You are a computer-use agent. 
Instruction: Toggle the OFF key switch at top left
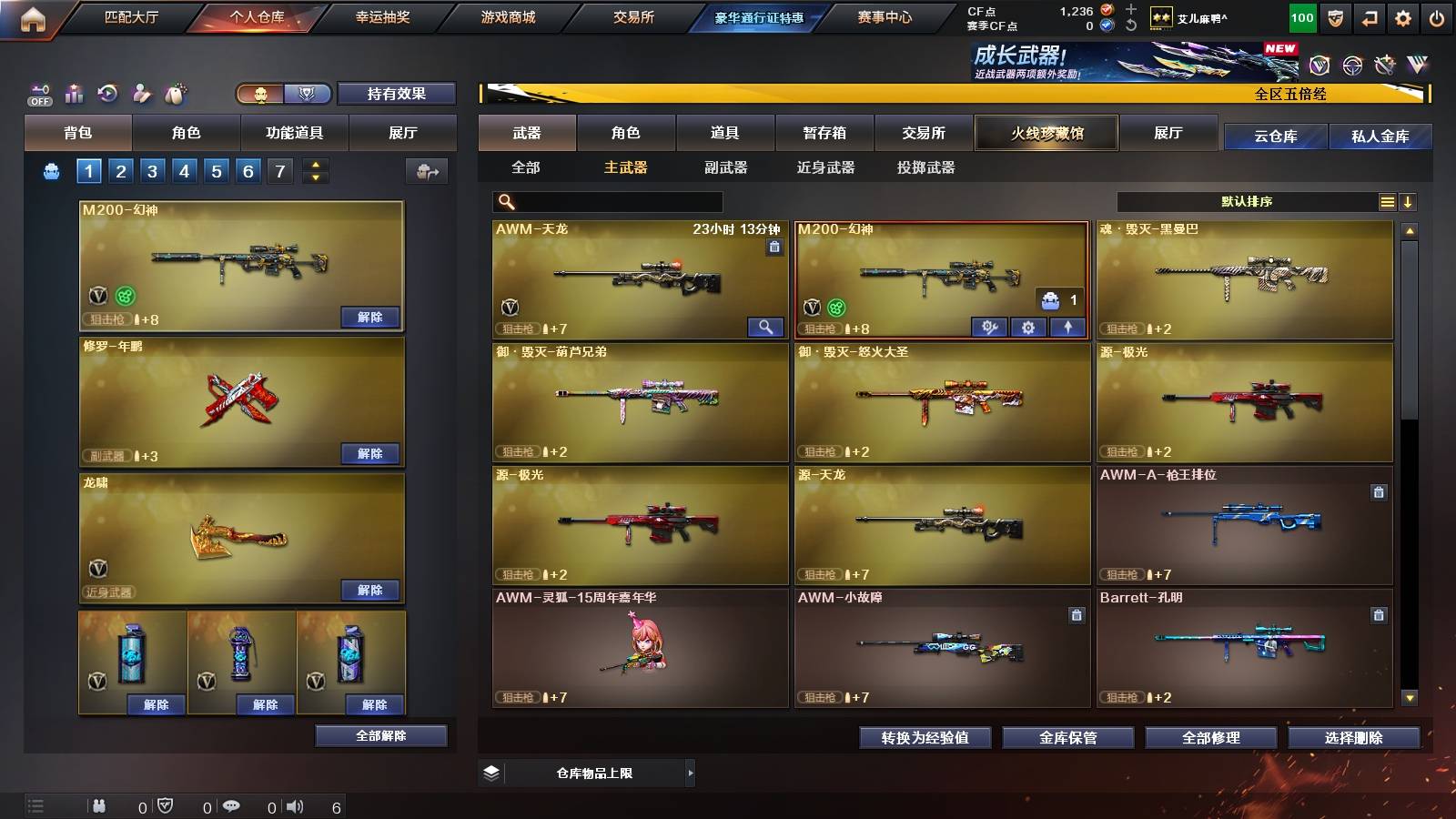pyautogui.click(x=38, y=94)
